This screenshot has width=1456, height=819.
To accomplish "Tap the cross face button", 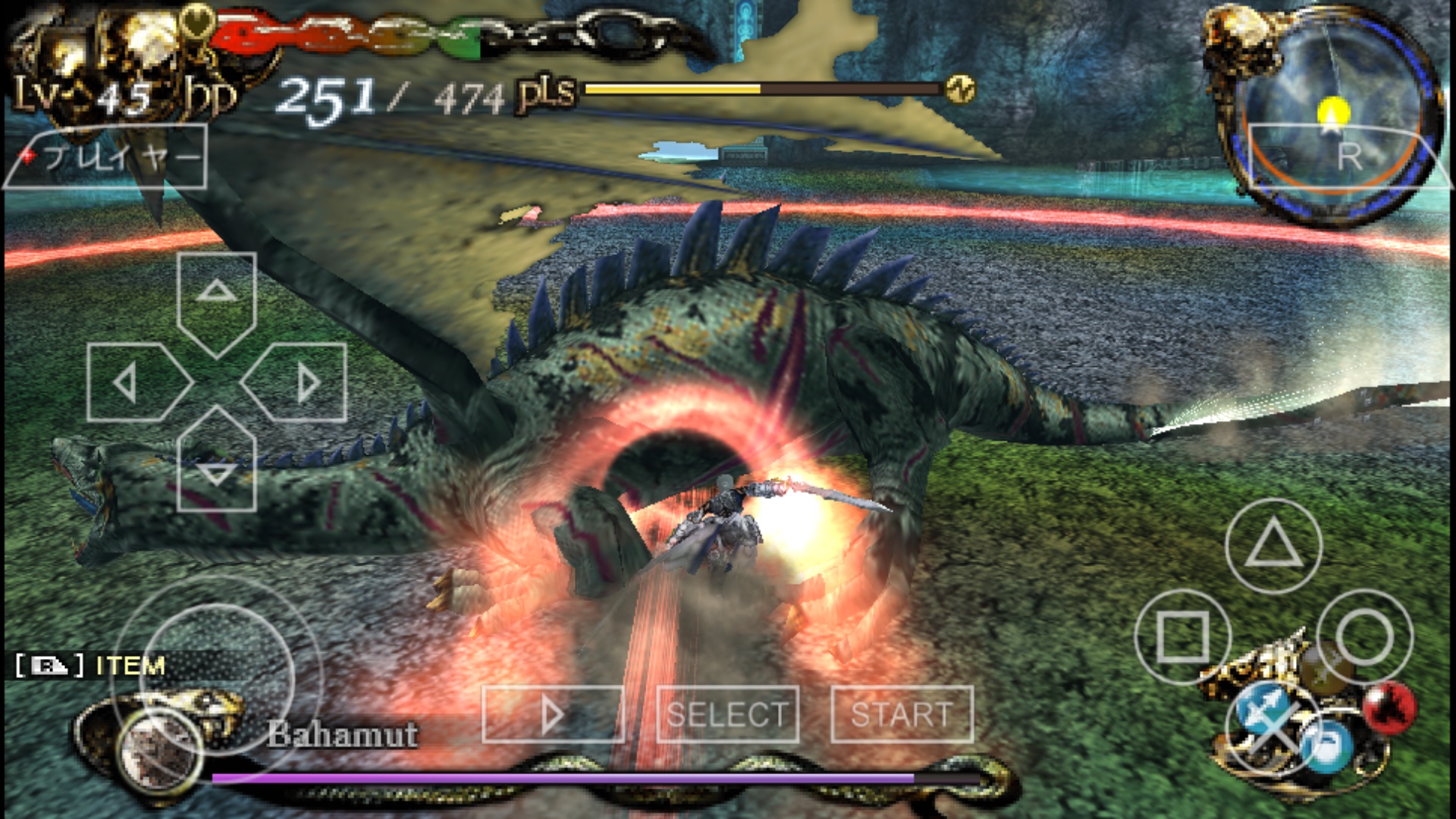I will (1273, 727).
